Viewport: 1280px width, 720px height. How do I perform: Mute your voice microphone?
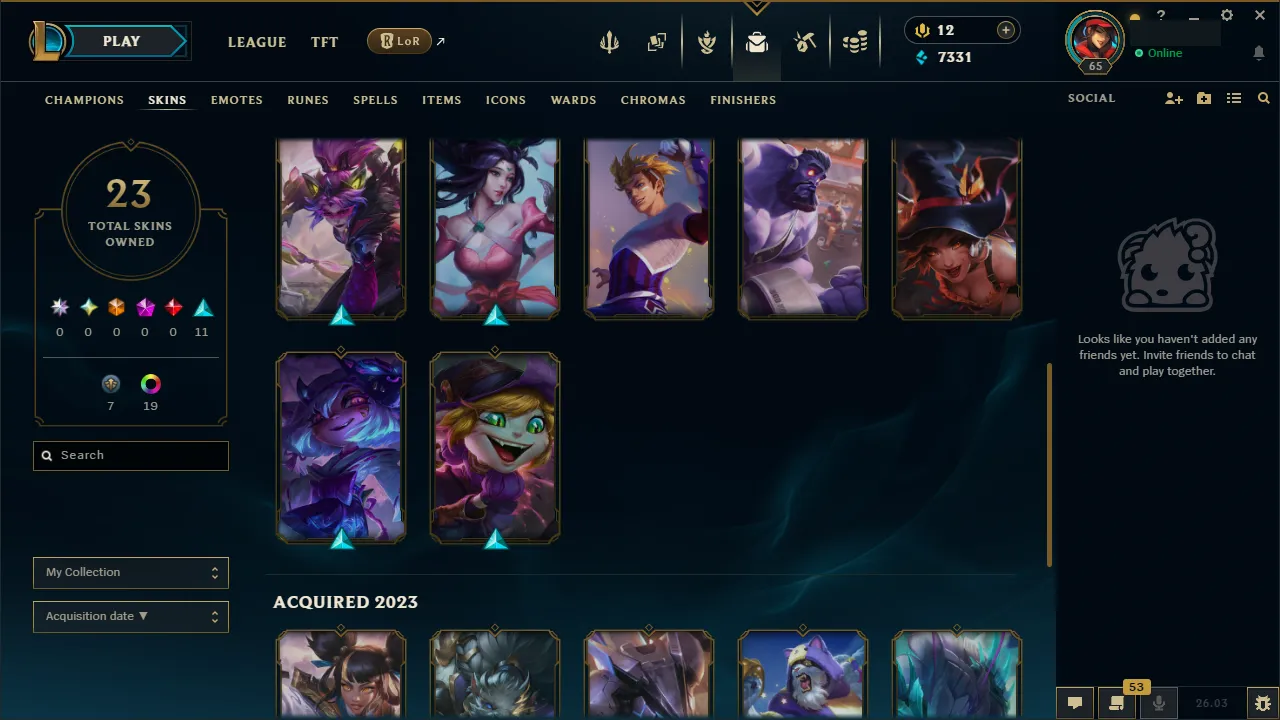click(x=1159, y=703)
